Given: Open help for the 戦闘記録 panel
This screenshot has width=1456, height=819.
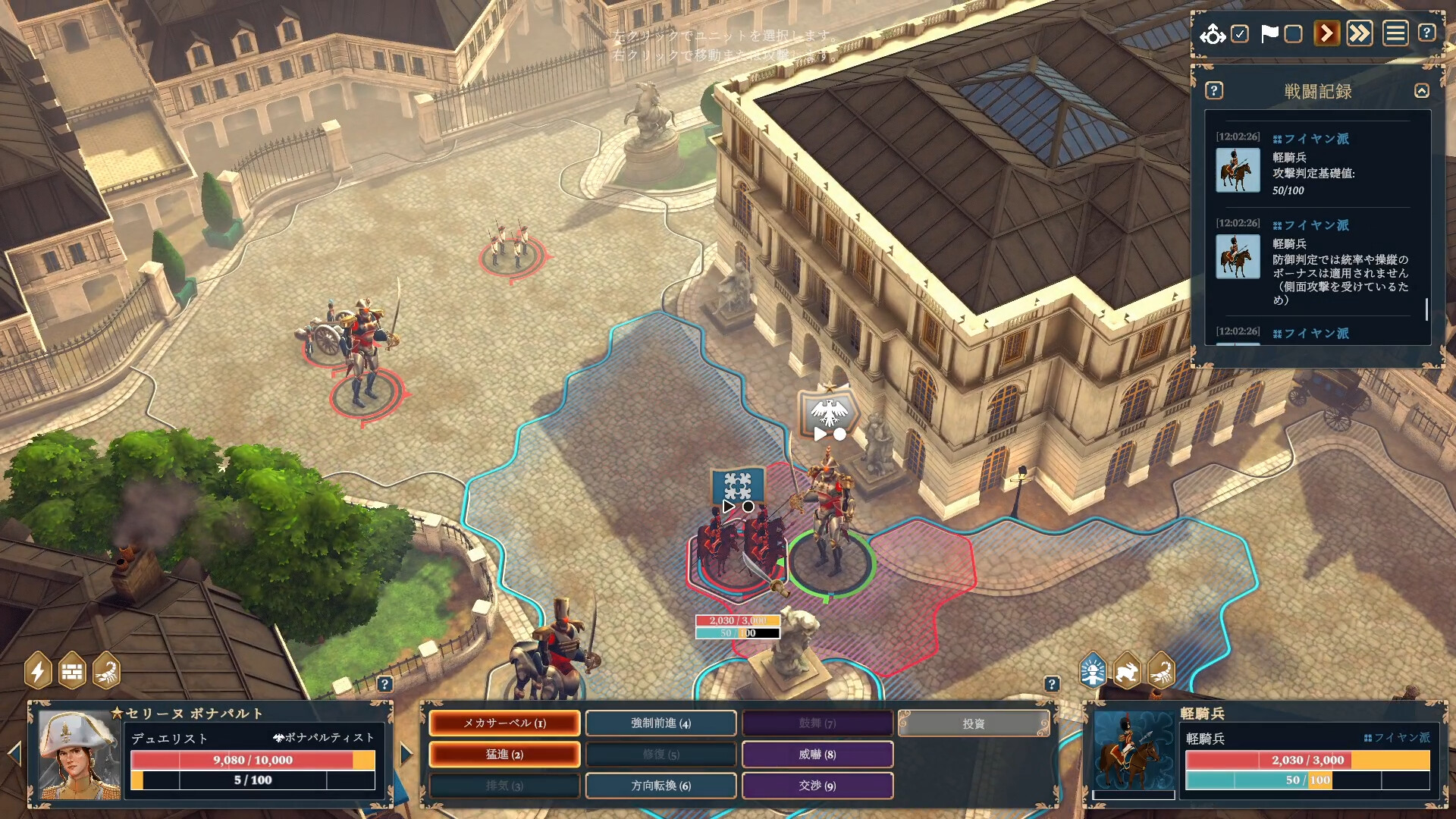Looking at the screenshot, I should [x=1214, y=91].
